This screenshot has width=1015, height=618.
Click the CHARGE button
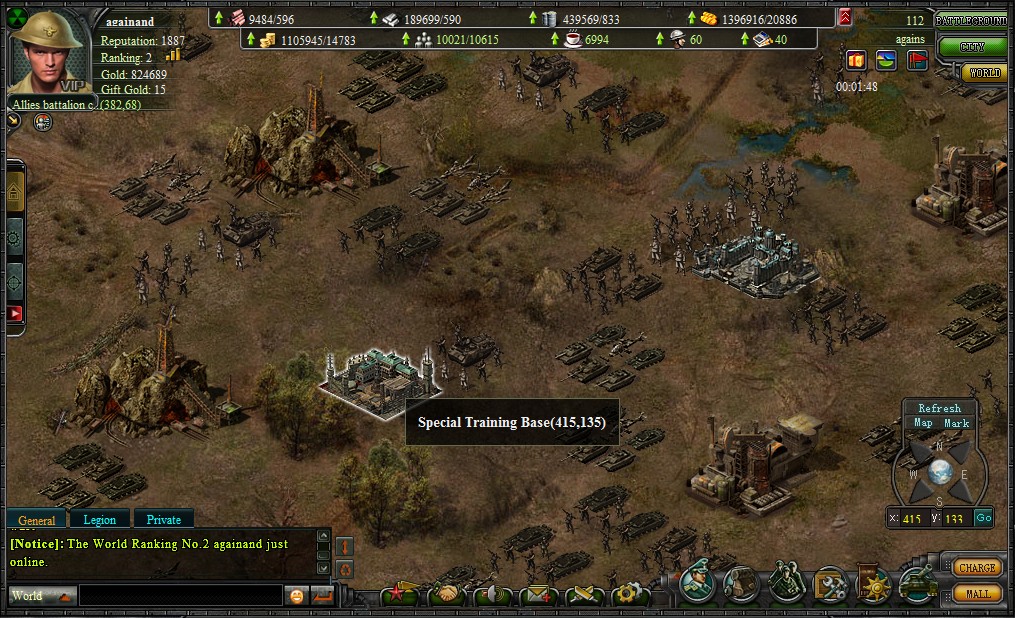click(976, 567)
